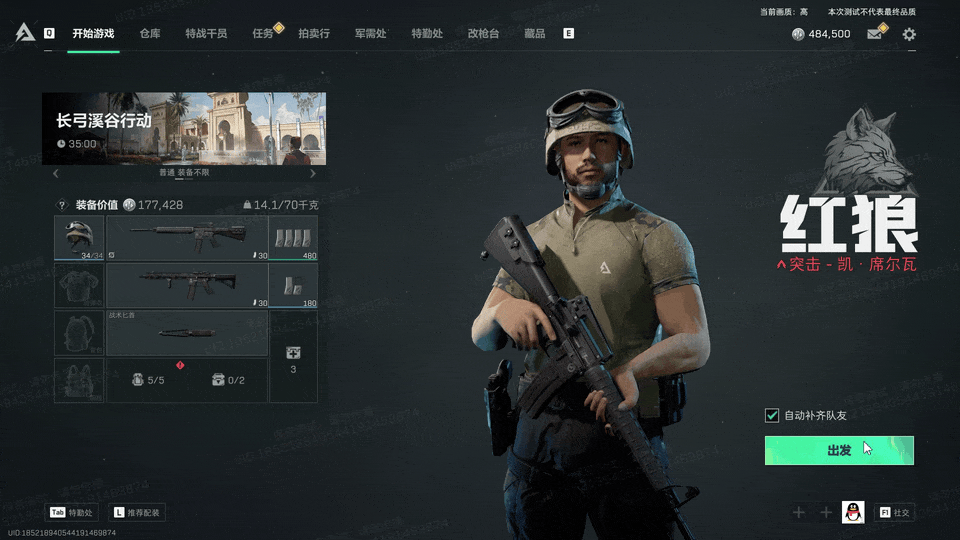Open settings via the gear icon
The height and width of the screenshot is (540, 960).
(909, 34)
